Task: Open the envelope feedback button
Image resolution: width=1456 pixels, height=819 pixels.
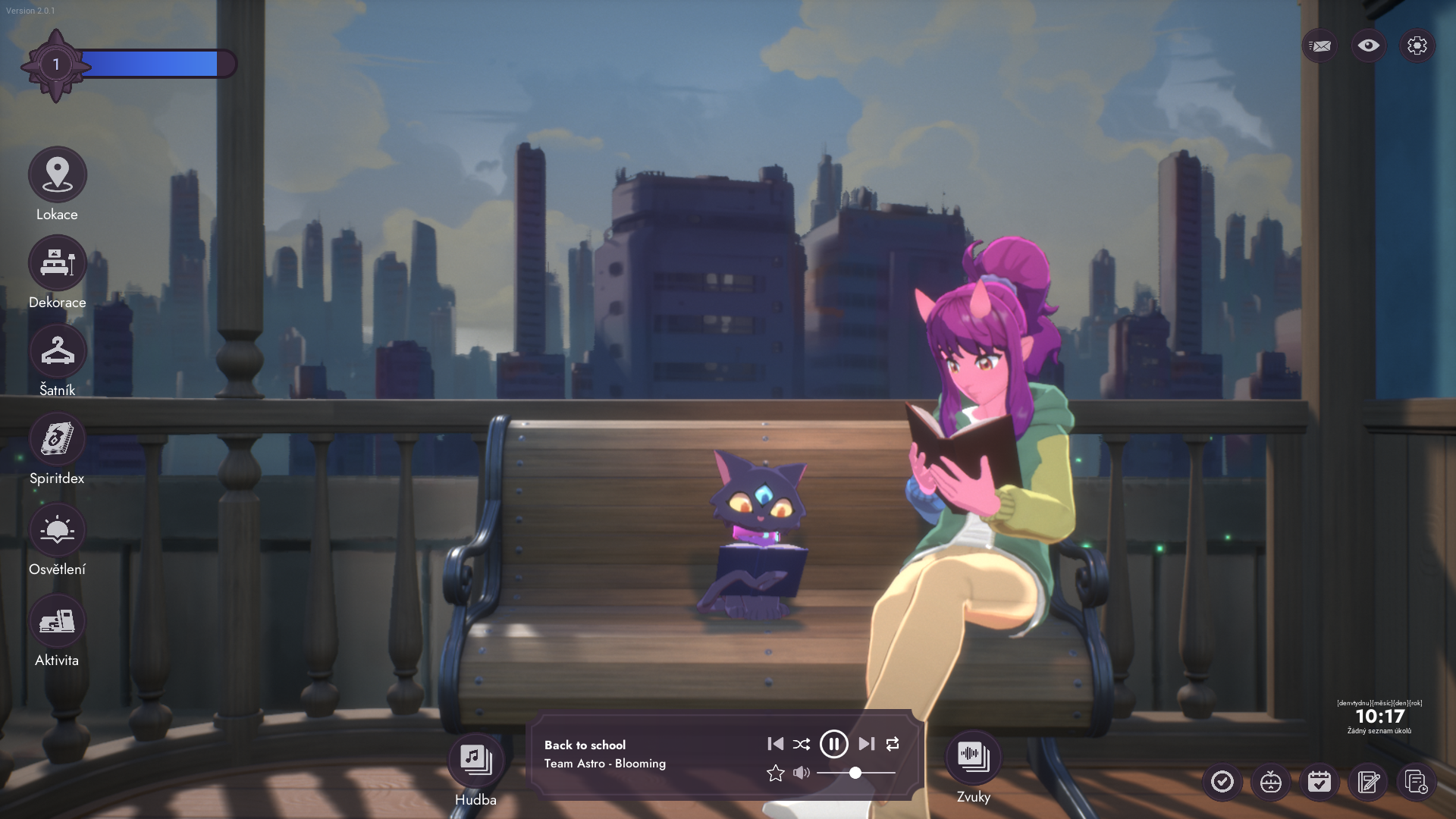Action: click(1319, 46)
